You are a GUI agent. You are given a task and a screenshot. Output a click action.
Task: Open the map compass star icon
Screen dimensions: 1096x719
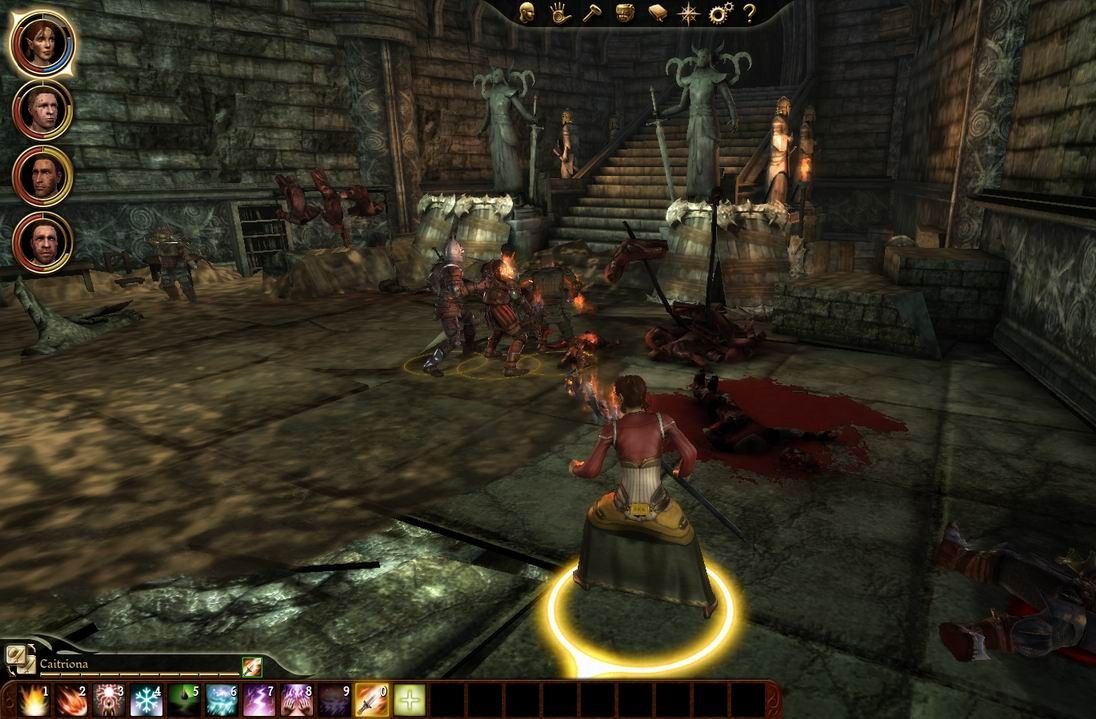click(x=688, y=13)
